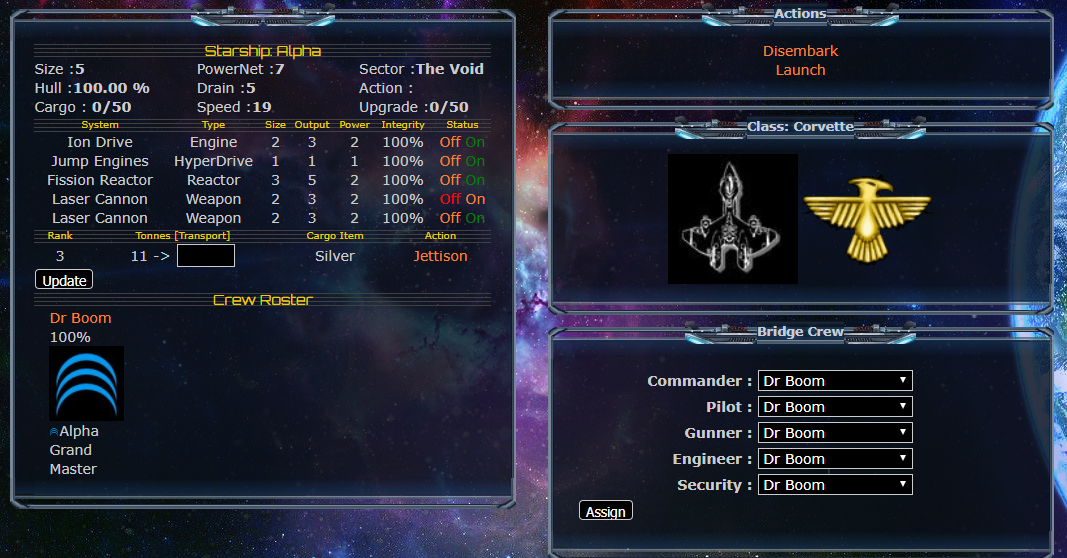
Task: Assign the bridge crew
Action: (x=605, y=511)
